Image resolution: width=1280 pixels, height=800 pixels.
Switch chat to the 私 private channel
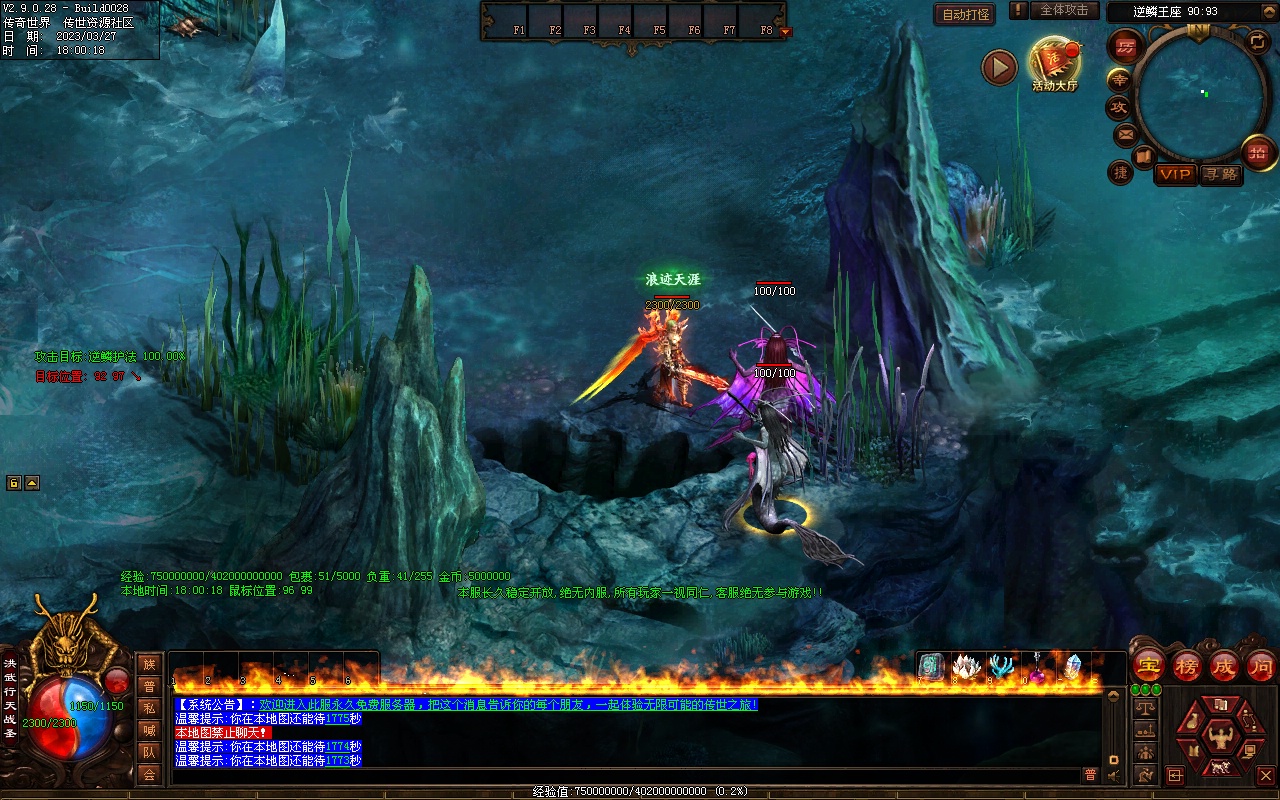[x=149, y=708]
